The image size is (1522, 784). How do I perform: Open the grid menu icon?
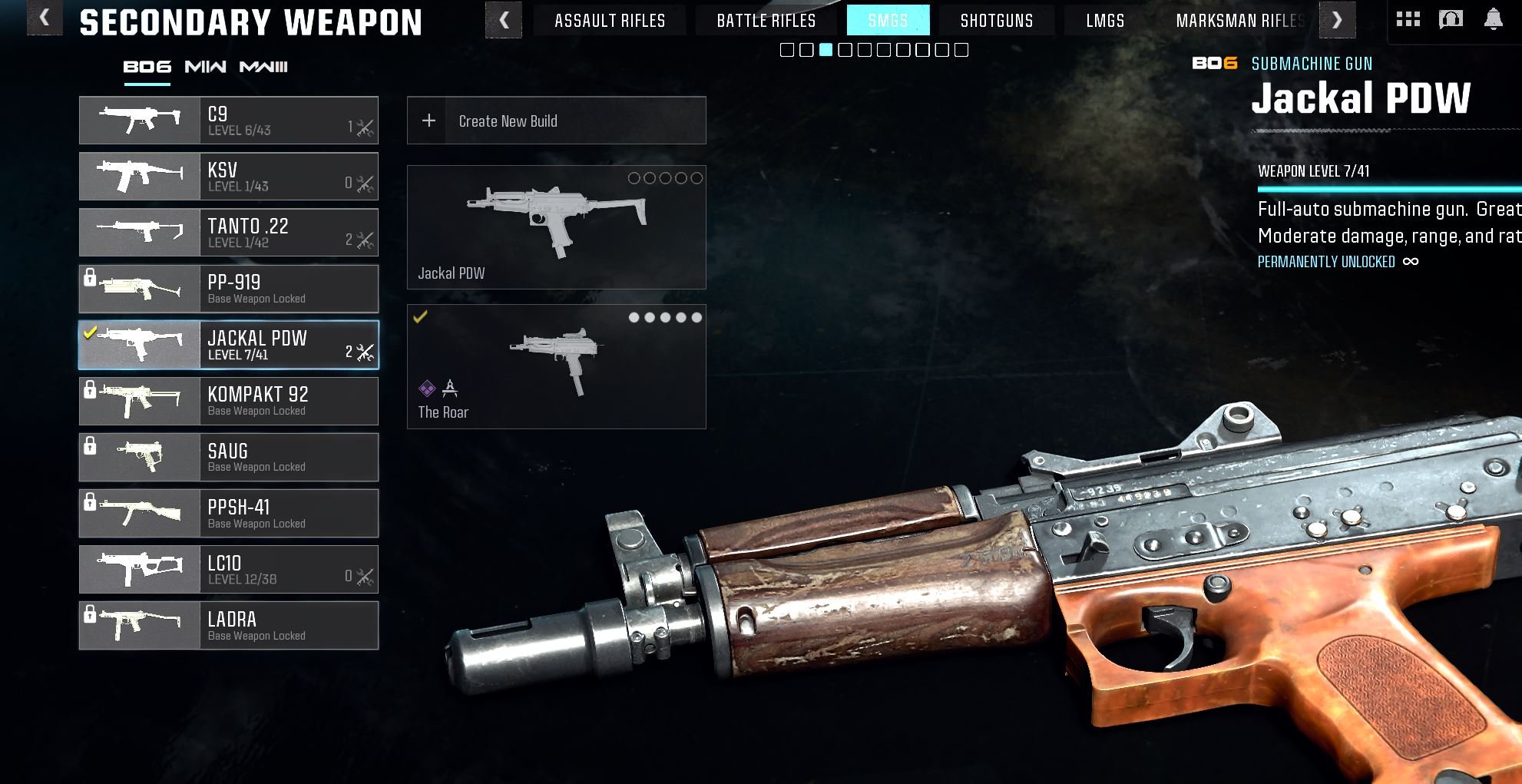(1408, 19)
